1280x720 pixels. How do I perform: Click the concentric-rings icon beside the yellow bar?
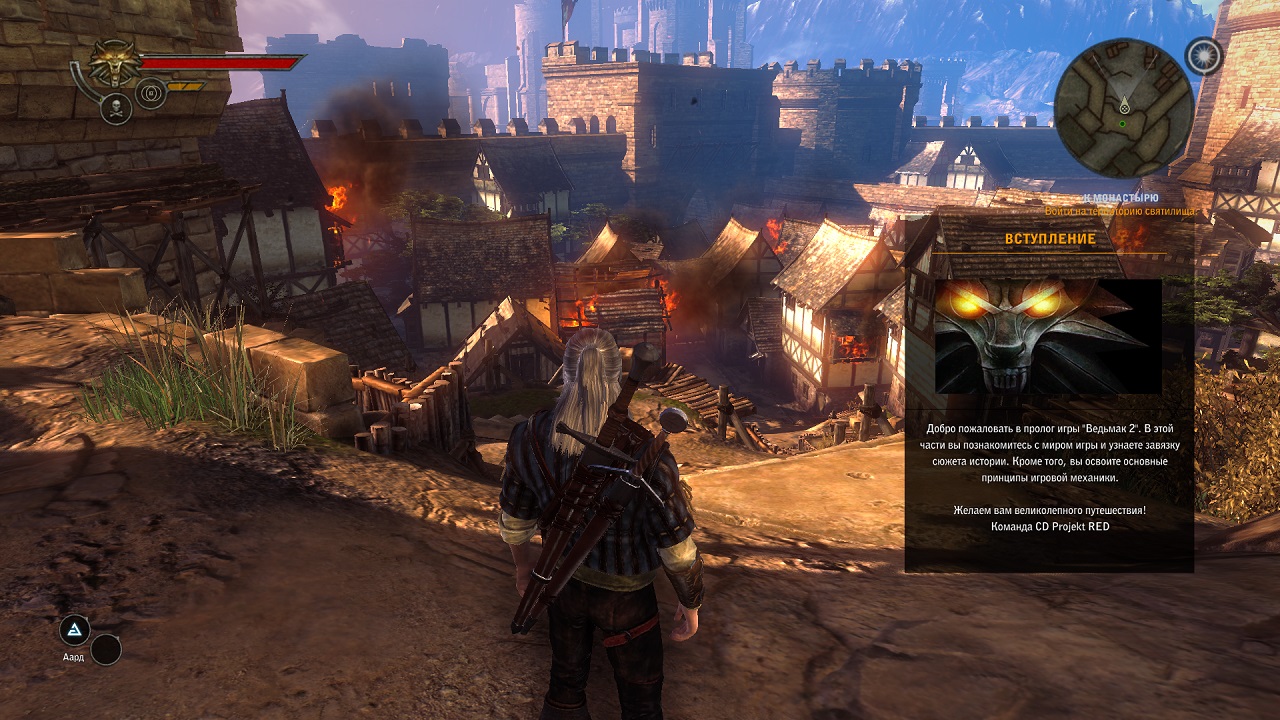tap(151, 93)
